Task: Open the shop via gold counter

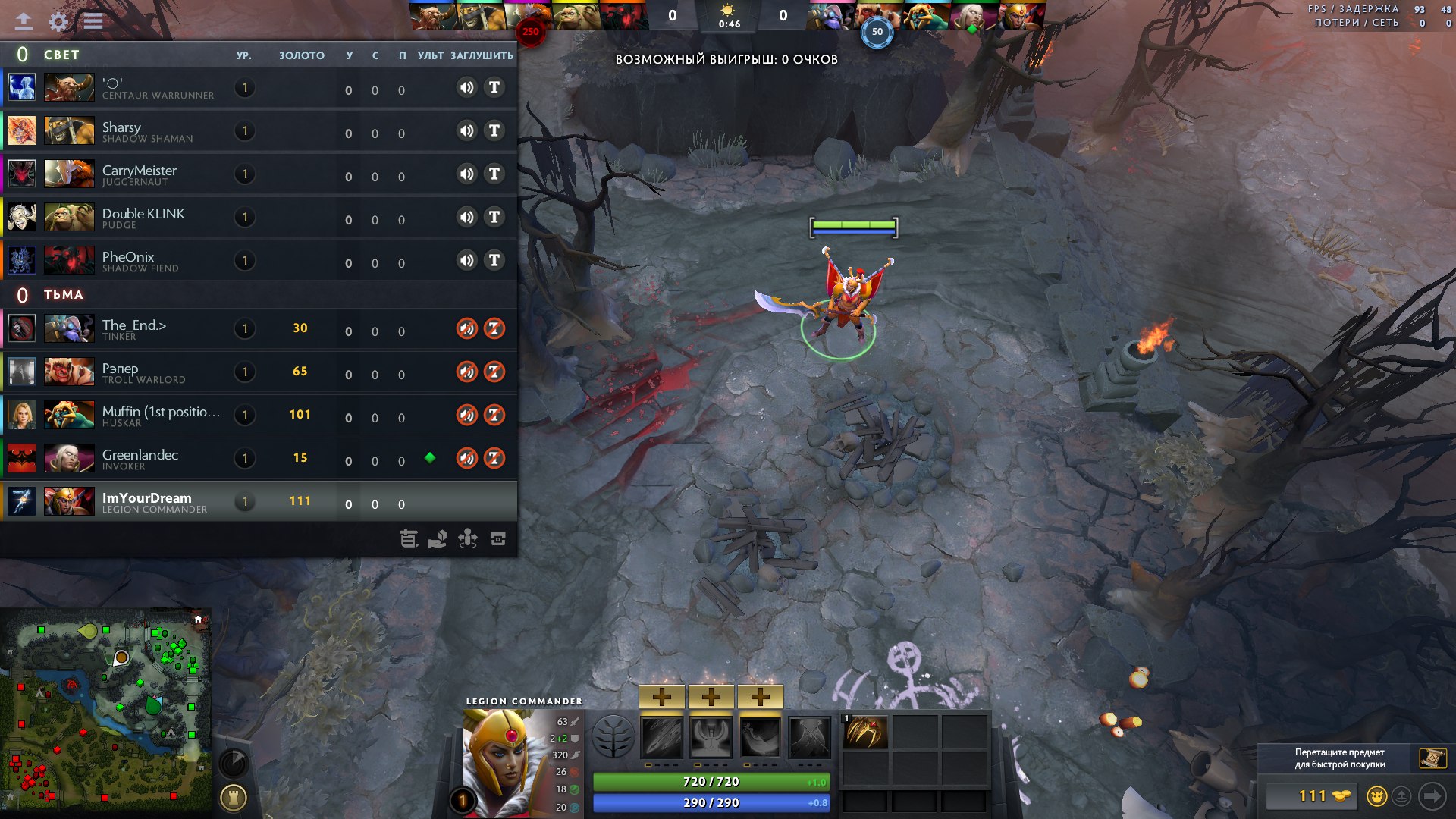Action: (x=1313, y=796)
